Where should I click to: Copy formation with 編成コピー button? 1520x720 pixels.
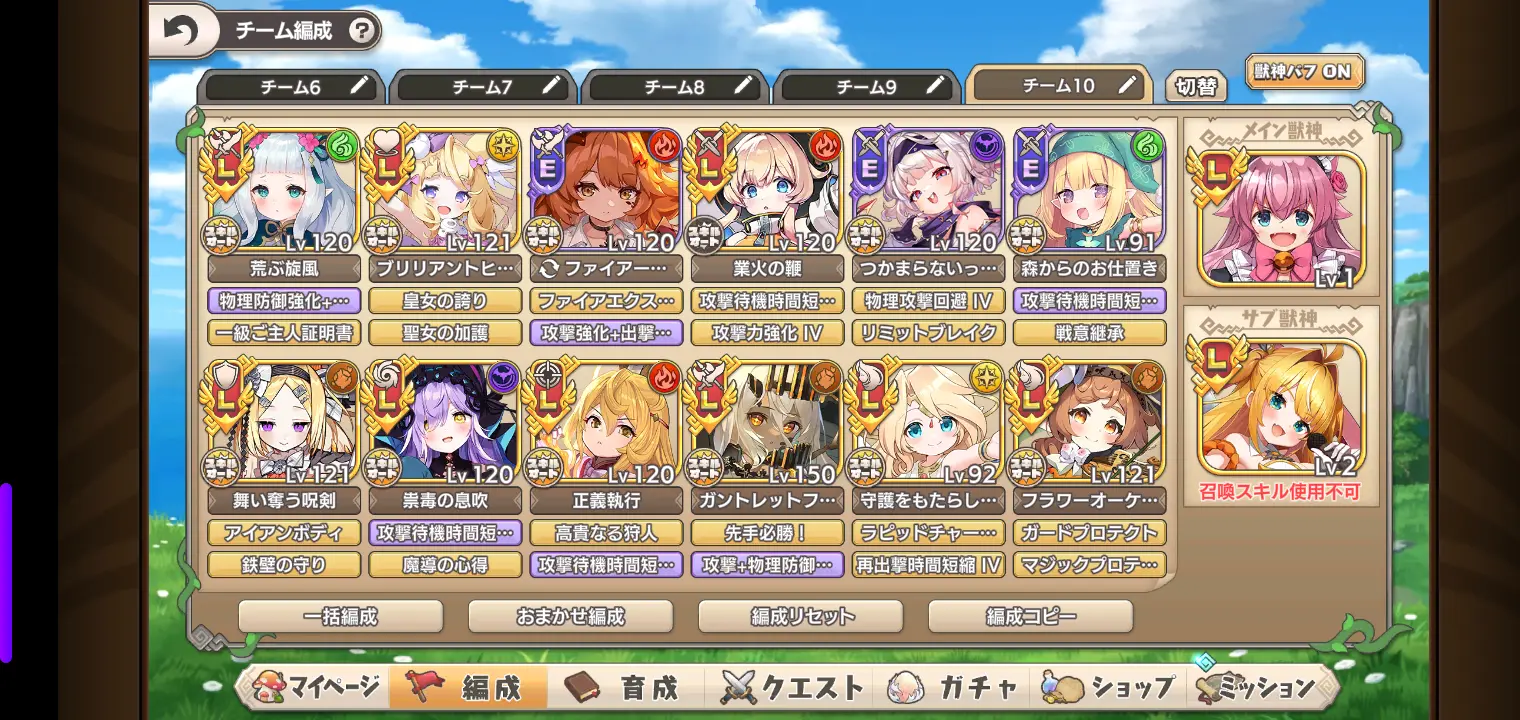pos(1030,616)
